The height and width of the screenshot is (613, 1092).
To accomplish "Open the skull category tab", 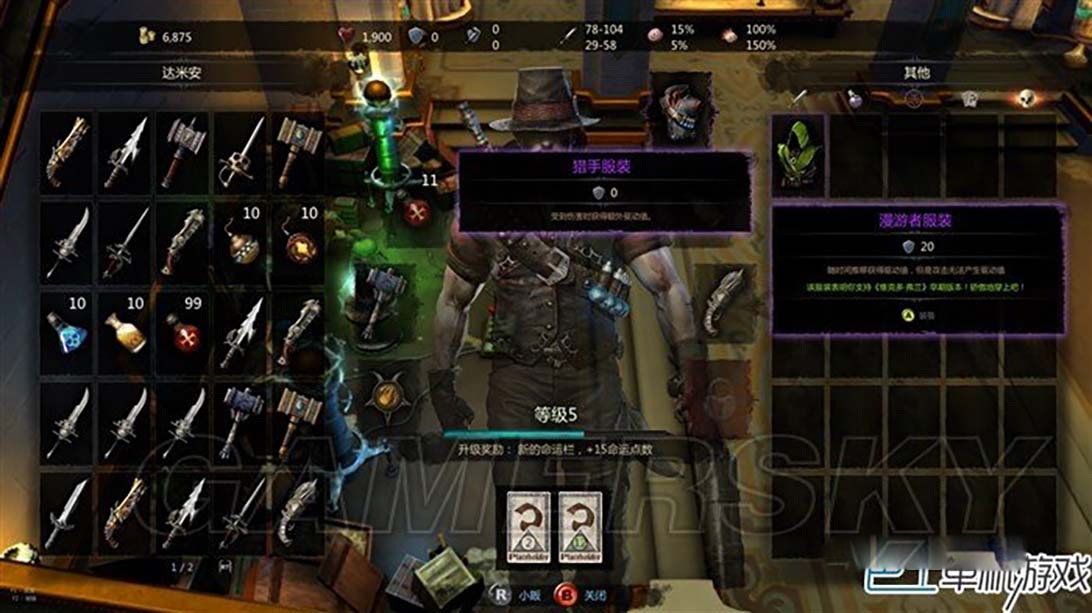I will (1023, 98).
